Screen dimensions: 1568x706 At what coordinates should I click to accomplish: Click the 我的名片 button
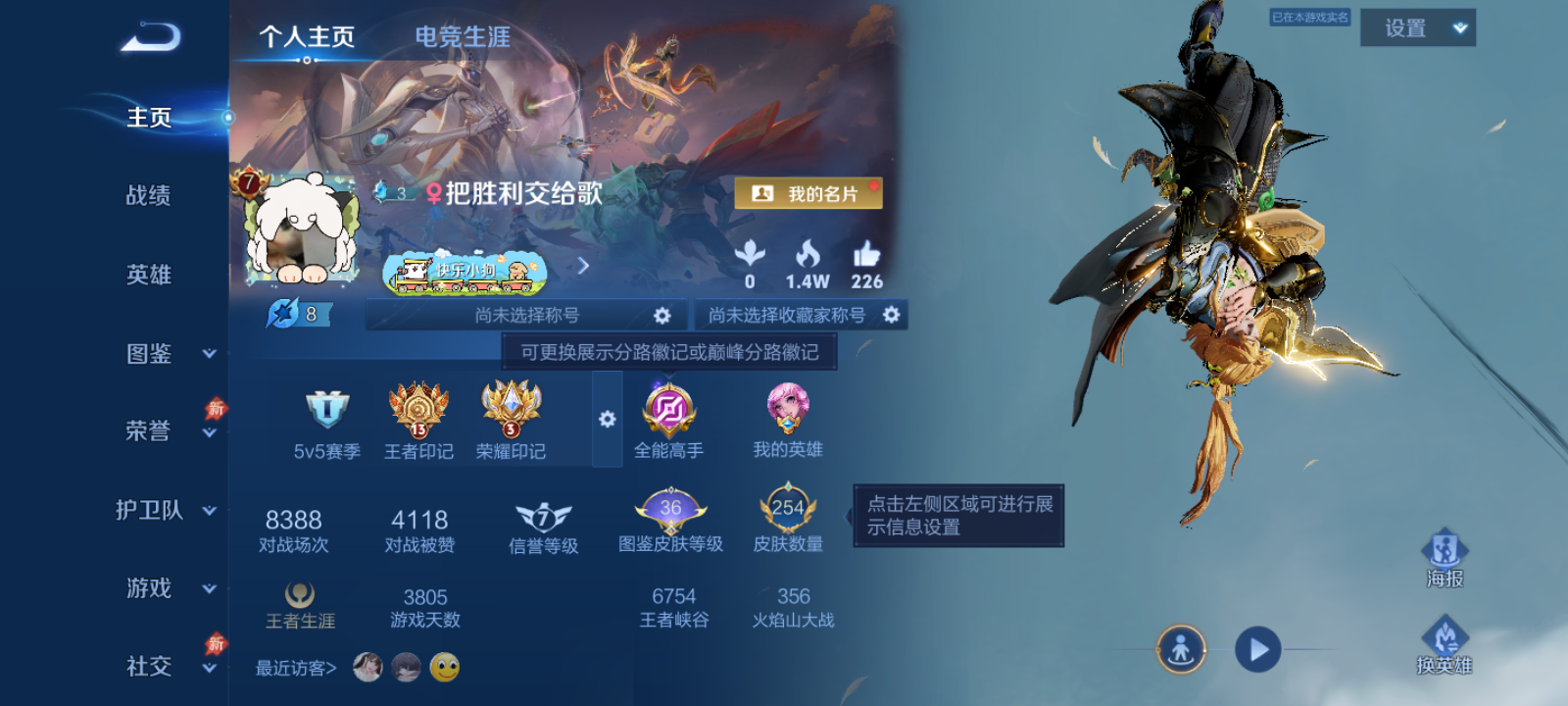(x=809, y=193)
